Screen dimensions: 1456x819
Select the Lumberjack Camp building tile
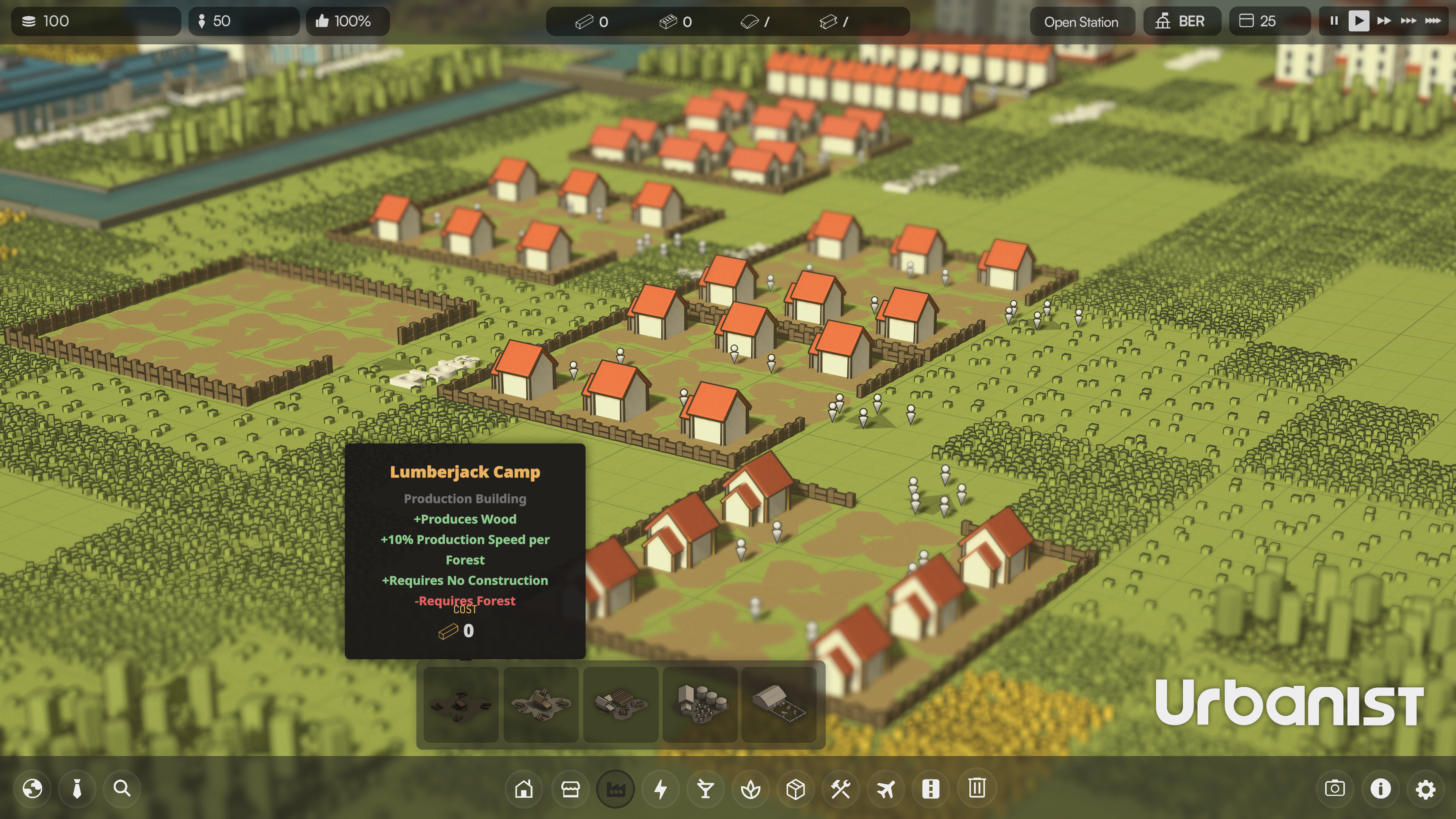[461, 704]
